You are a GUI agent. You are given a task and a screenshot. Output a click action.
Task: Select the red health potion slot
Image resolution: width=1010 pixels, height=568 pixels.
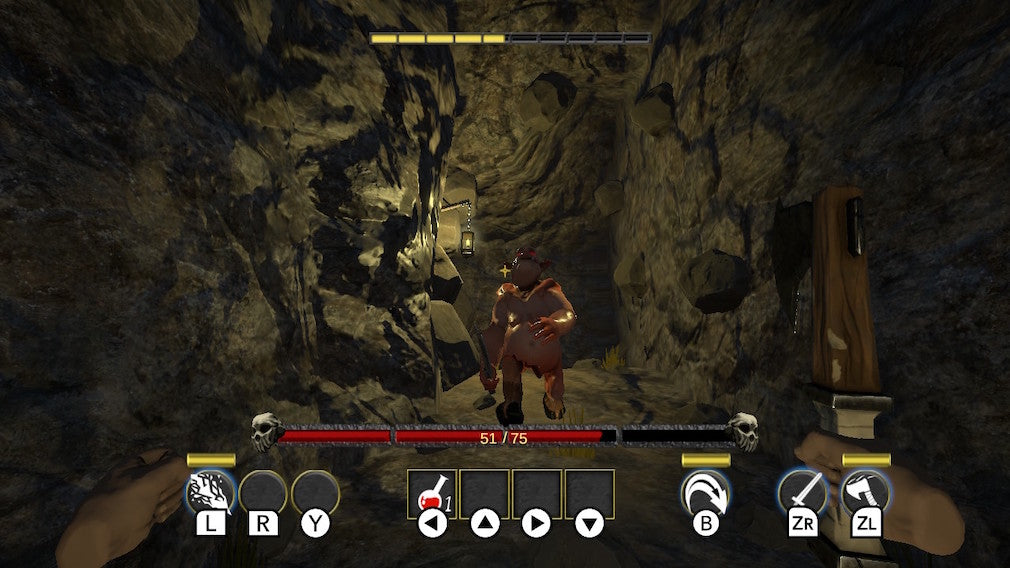click(x=432, y=493)
